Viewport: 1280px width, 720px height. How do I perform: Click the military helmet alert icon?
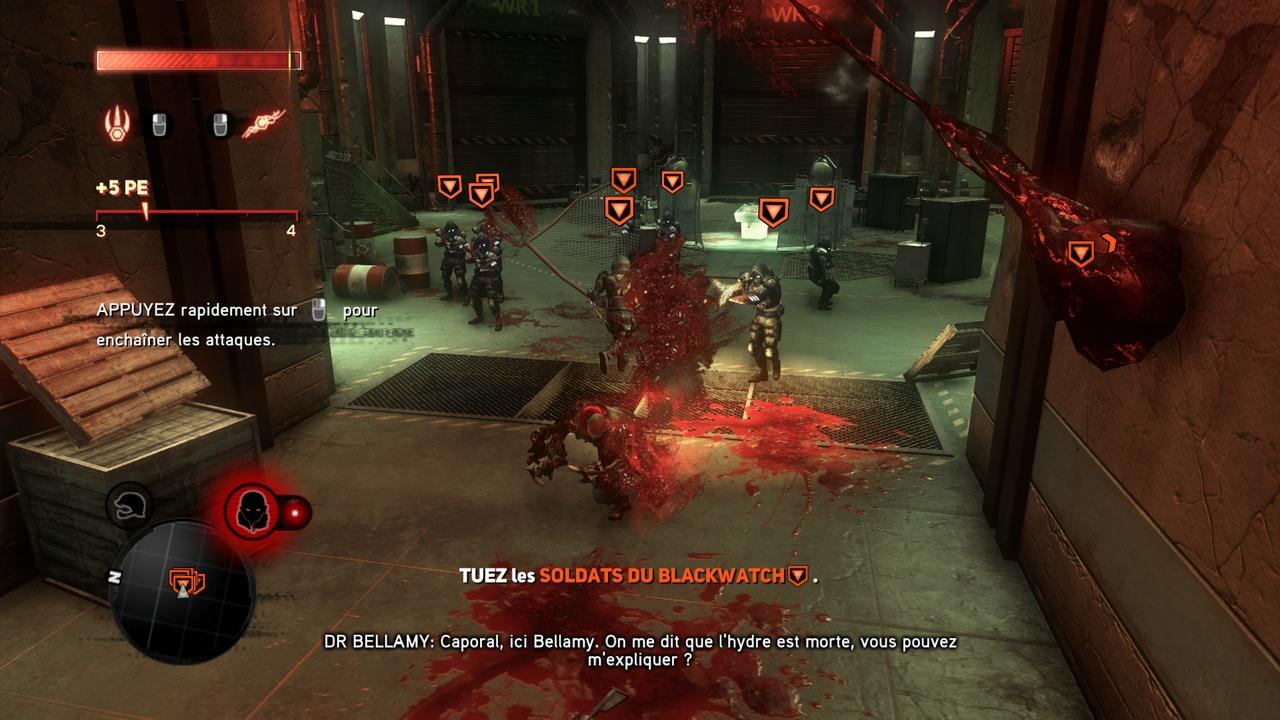[129, 506]
